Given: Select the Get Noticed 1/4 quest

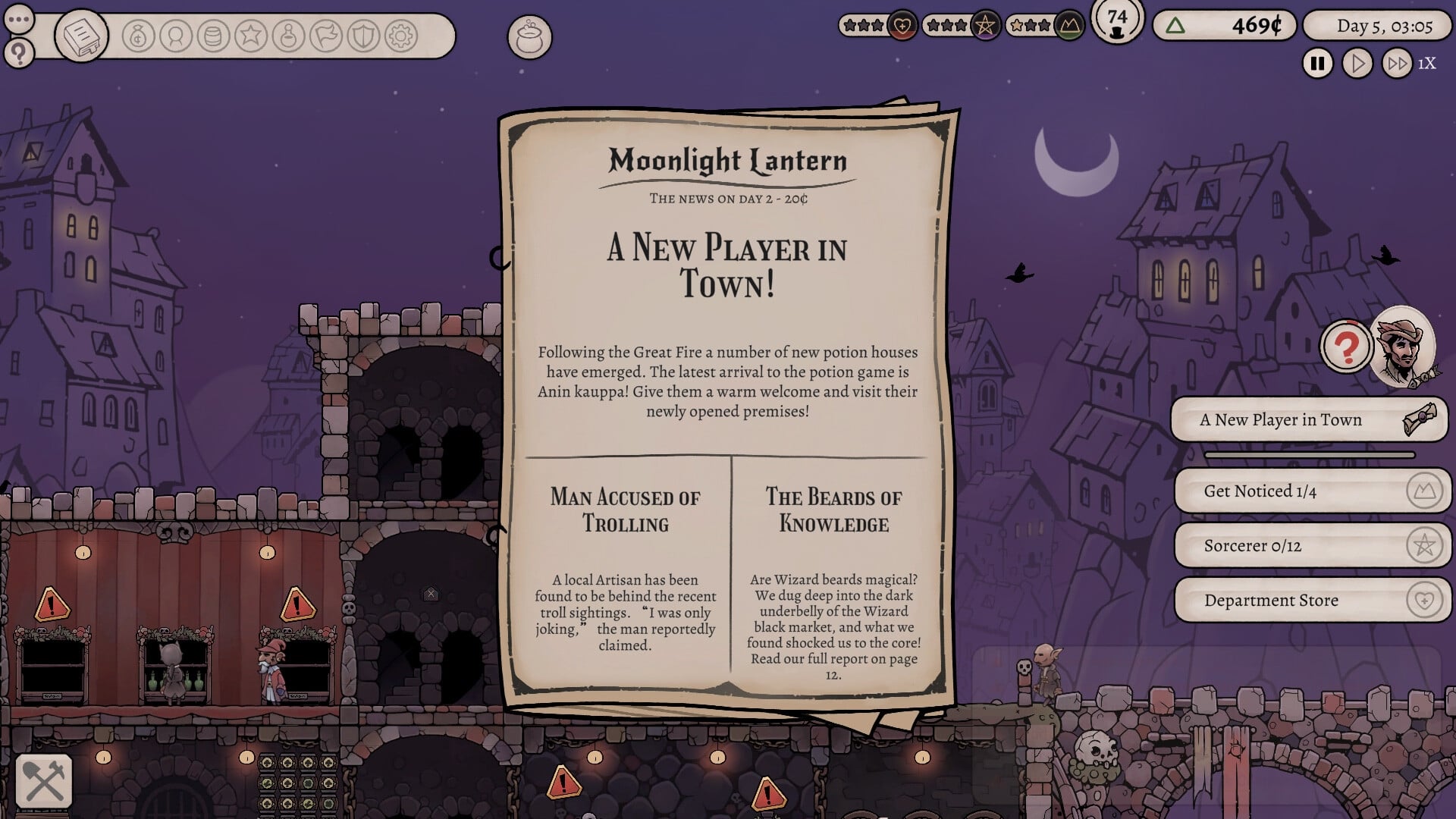Looking at the screenshot, I should pyautogui.click(x=1311, y=491).
